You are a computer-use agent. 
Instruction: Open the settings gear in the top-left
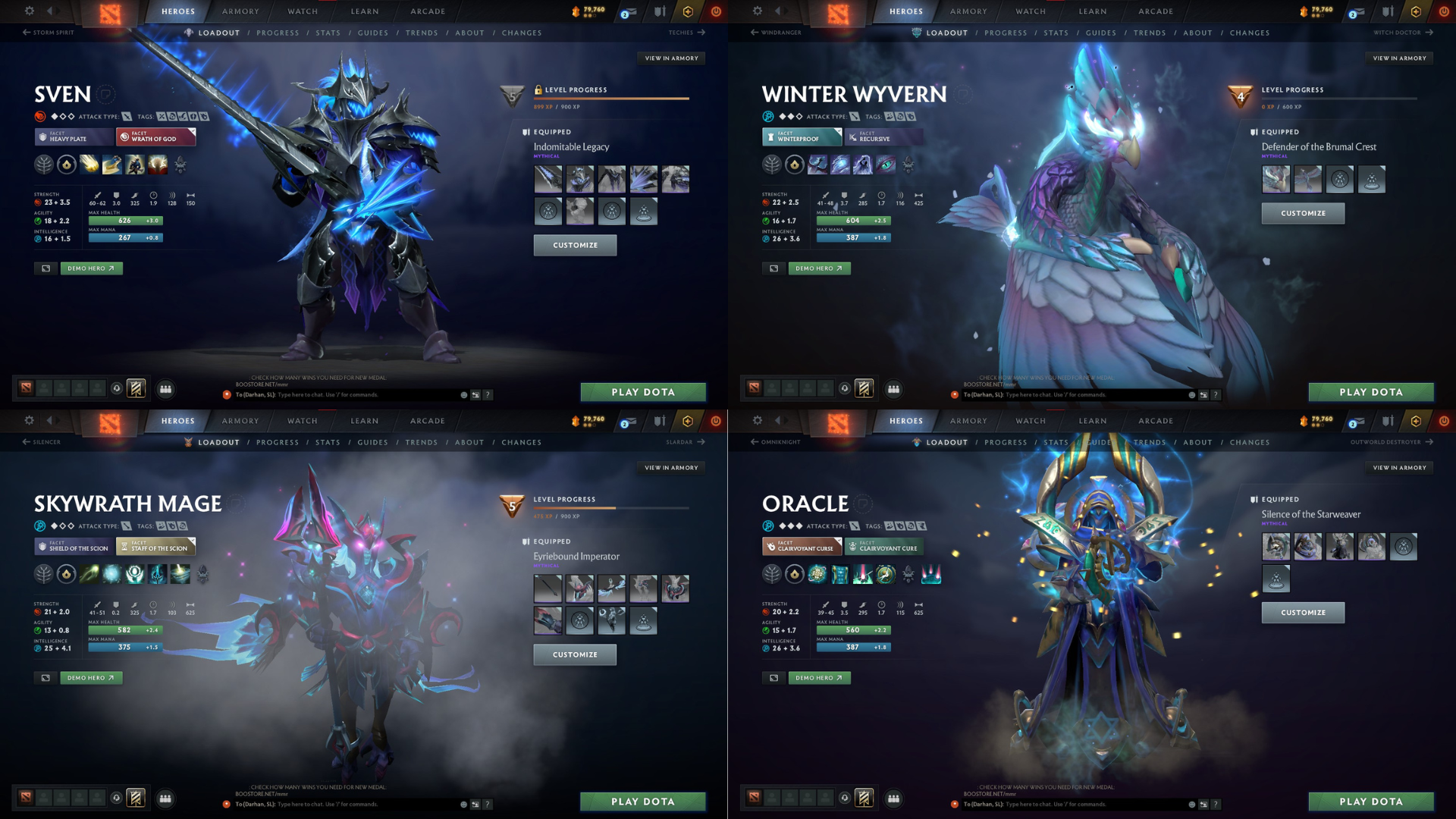click(x=29, y=11)
